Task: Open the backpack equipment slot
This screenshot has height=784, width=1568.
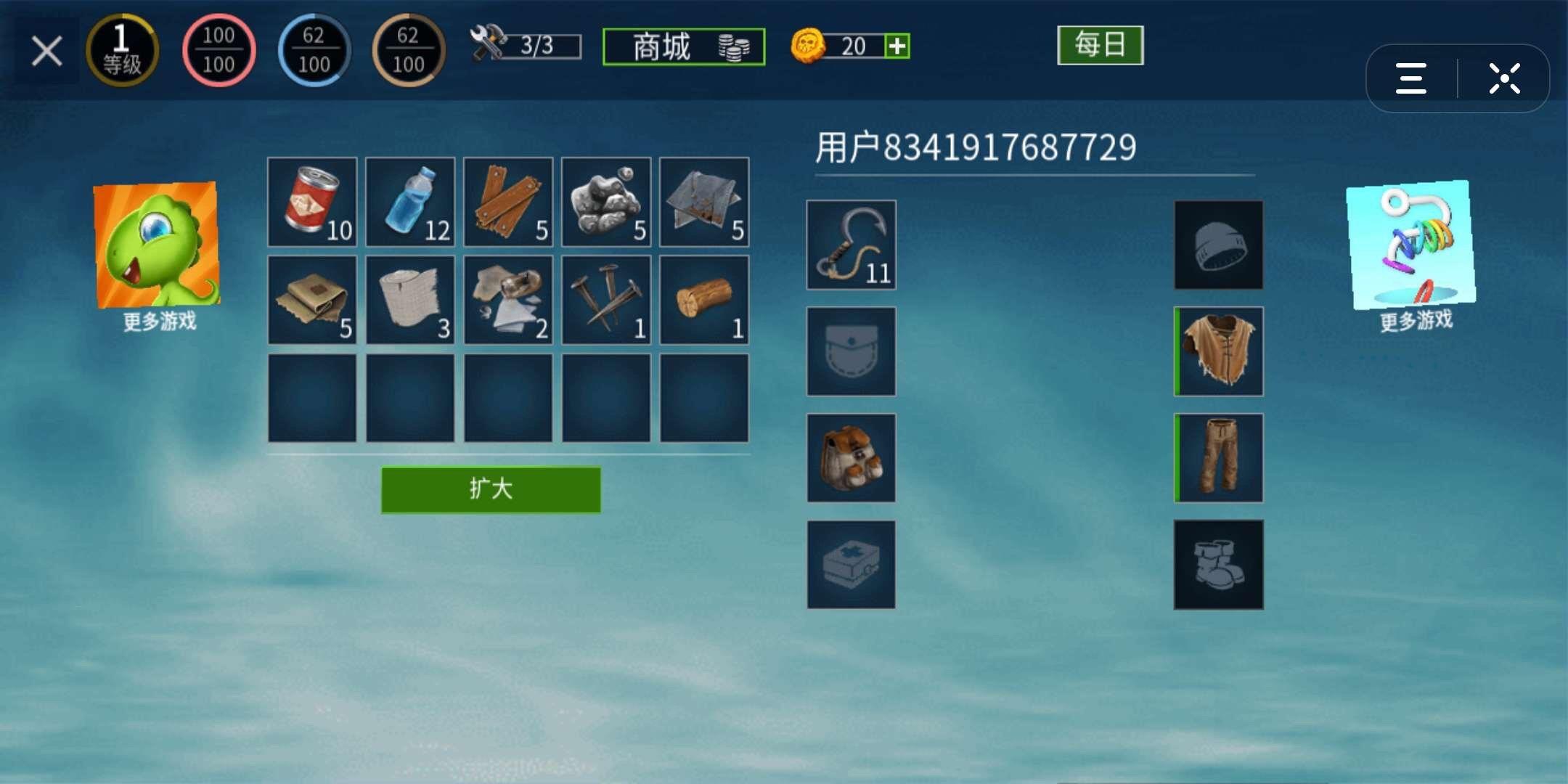Action: click(851, 458)
